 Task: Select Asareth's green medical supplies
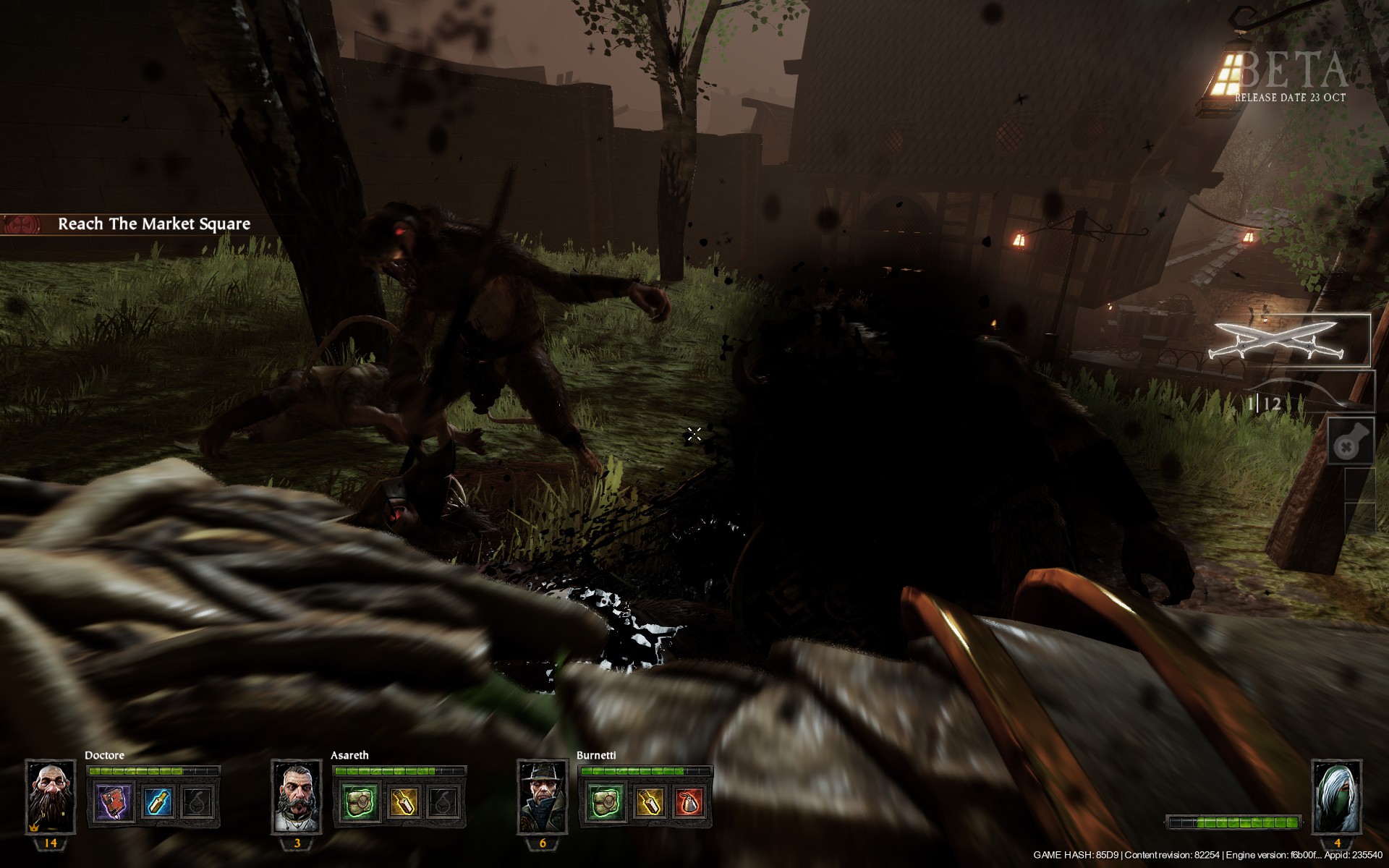point(361,804)
